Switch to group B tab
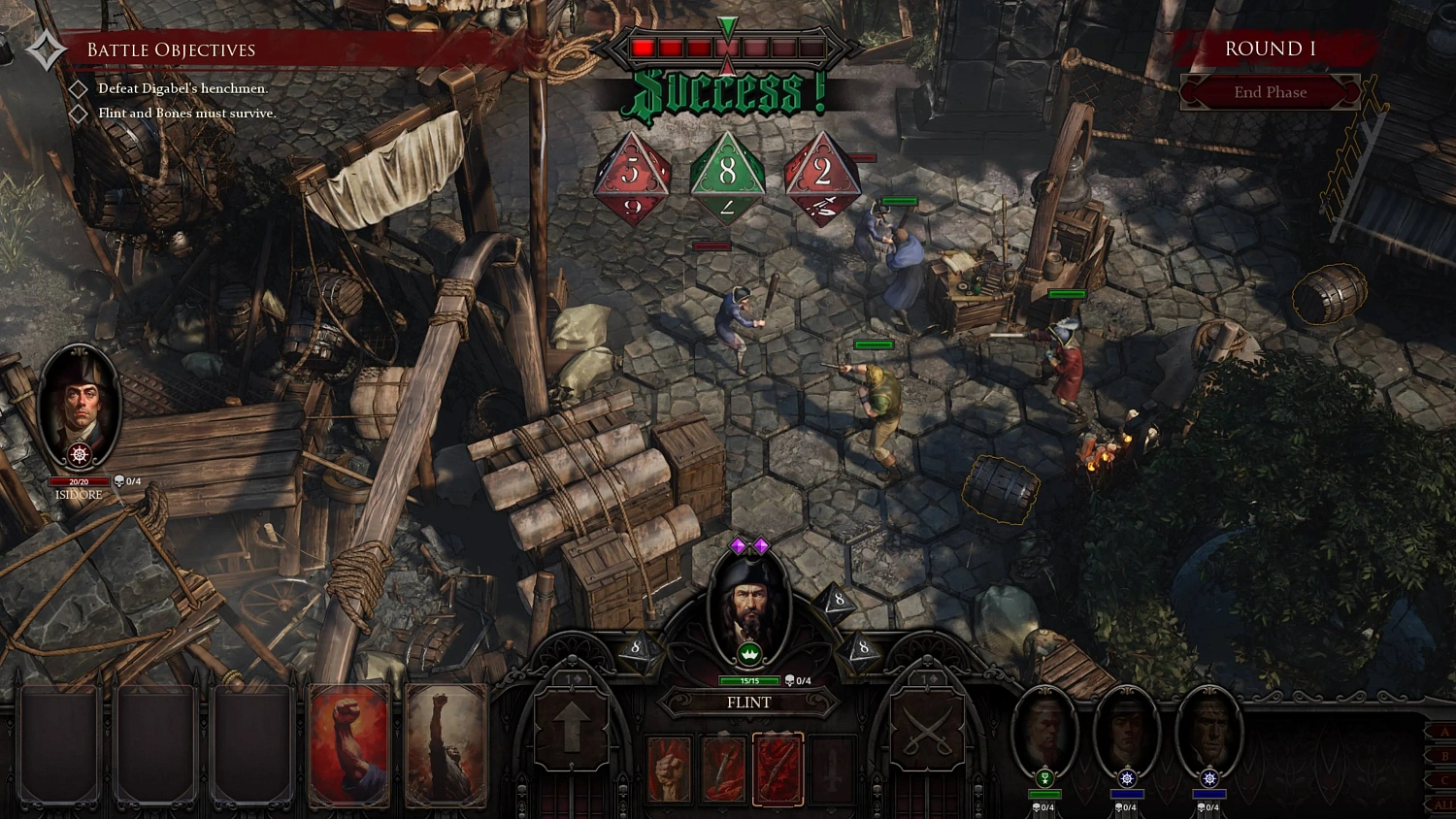The width and height of the screenshot is (1456, 819). [1444, 756]
